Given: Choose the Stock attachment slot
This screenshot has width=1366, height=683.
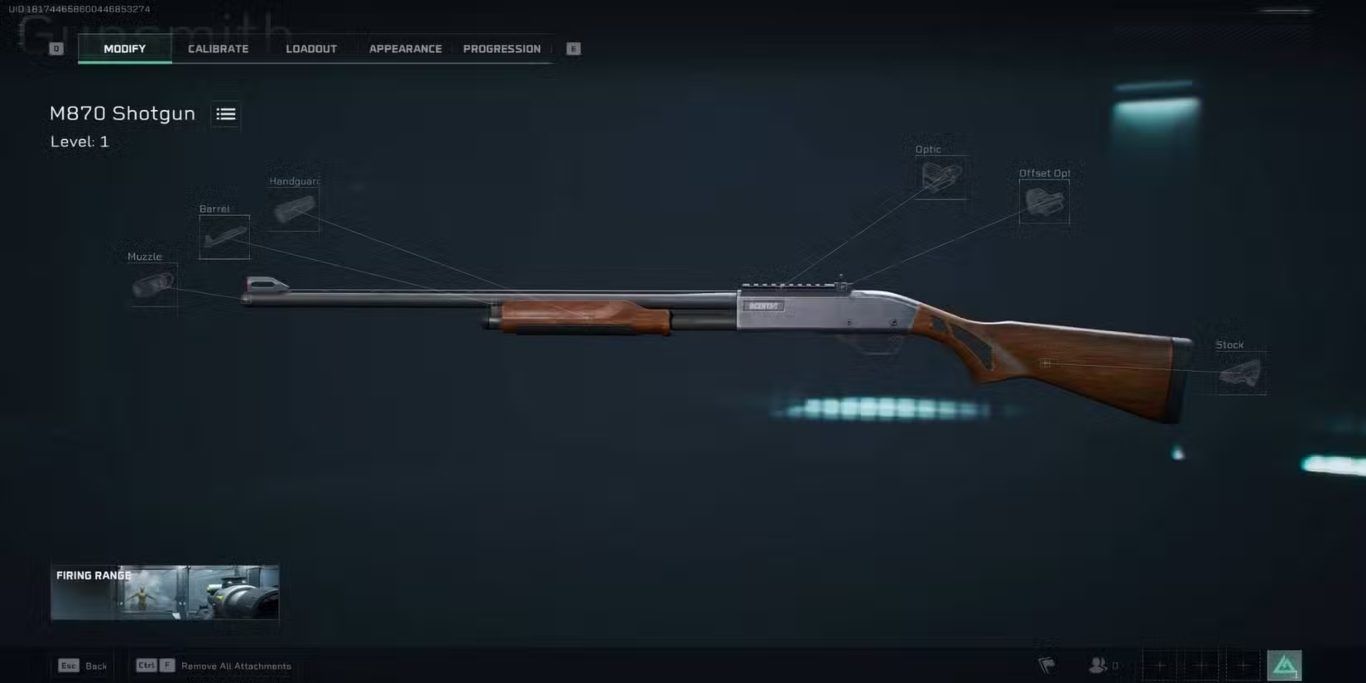Looking at the screenshot, I should click(x=1241, y=374).
